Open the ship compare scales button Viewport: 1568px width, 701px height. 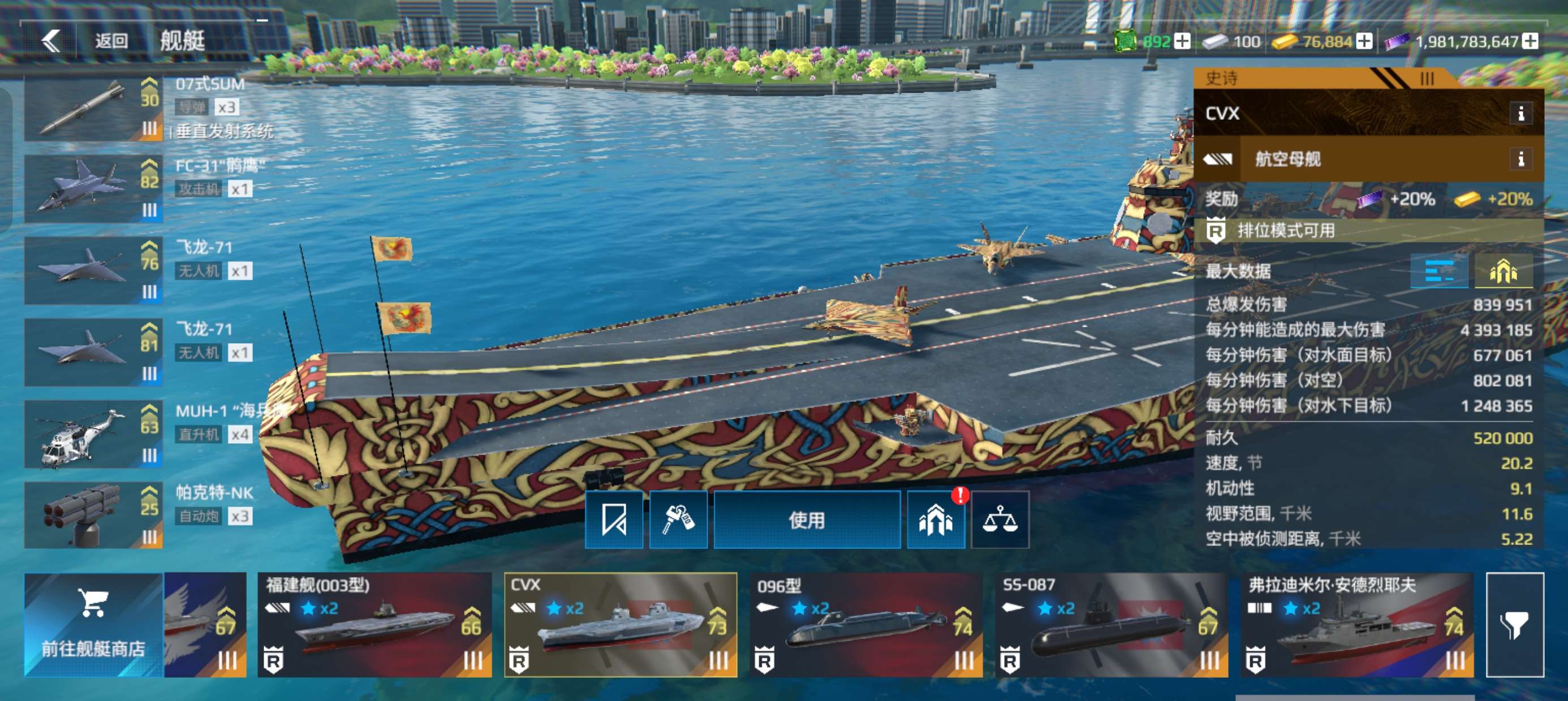[1000, 520]
